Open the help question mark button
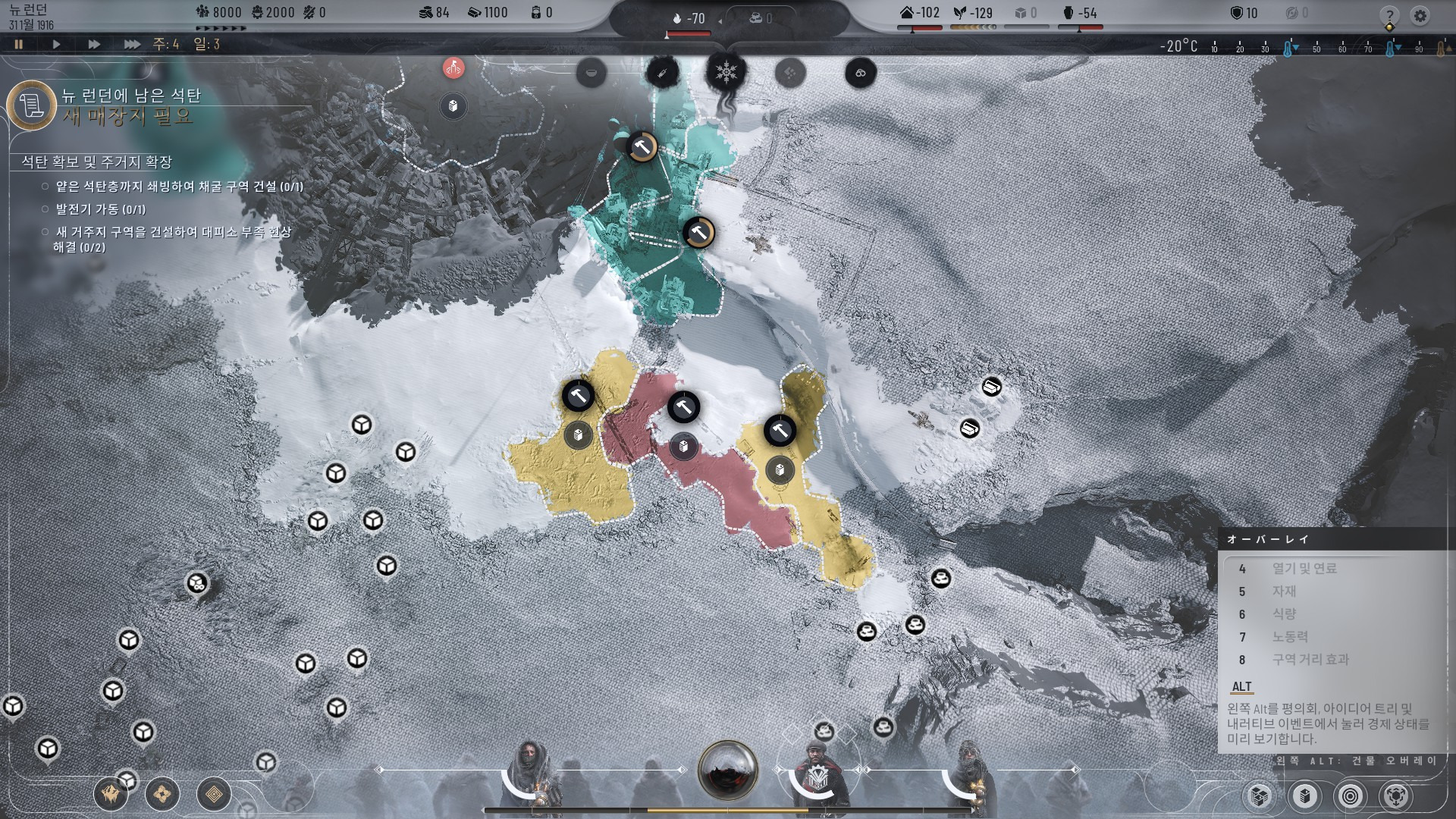Image resolution: width=1456 pixels, height=819 pixels. click(x=1389, y=15)
